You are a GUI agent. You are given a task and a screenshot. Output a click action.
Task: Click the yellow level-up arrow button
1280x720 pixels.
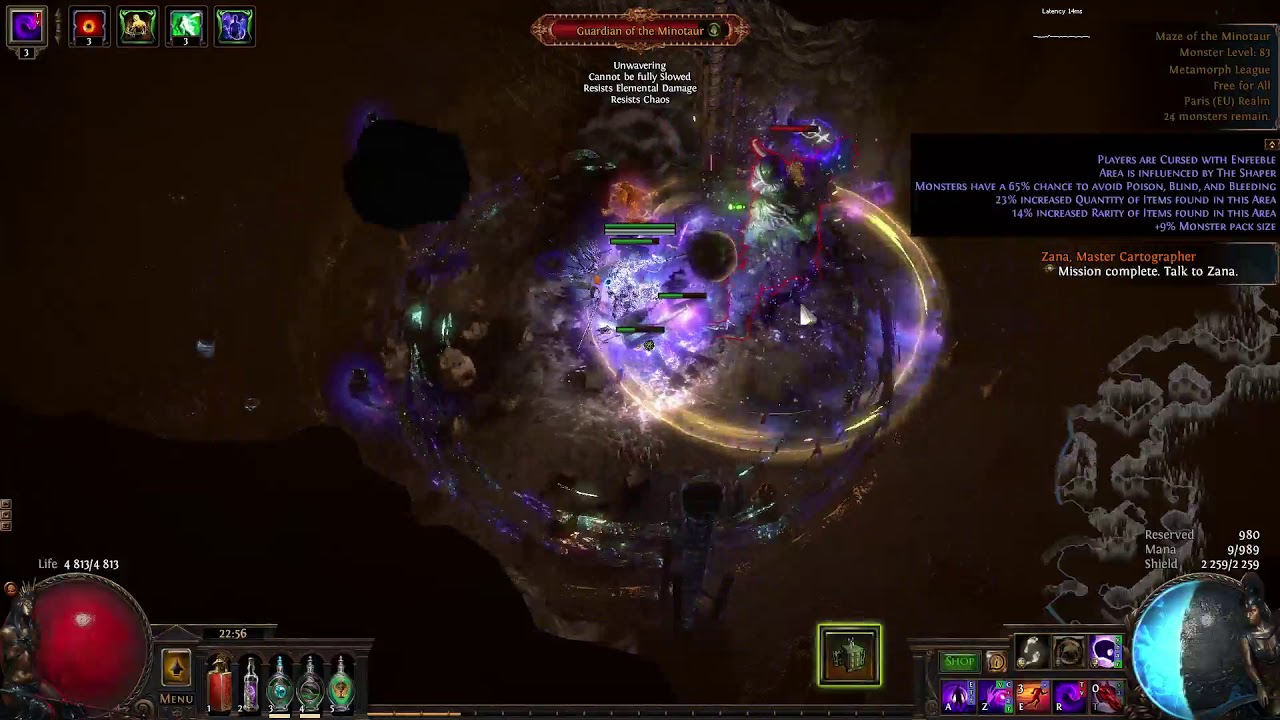[176, 668]
